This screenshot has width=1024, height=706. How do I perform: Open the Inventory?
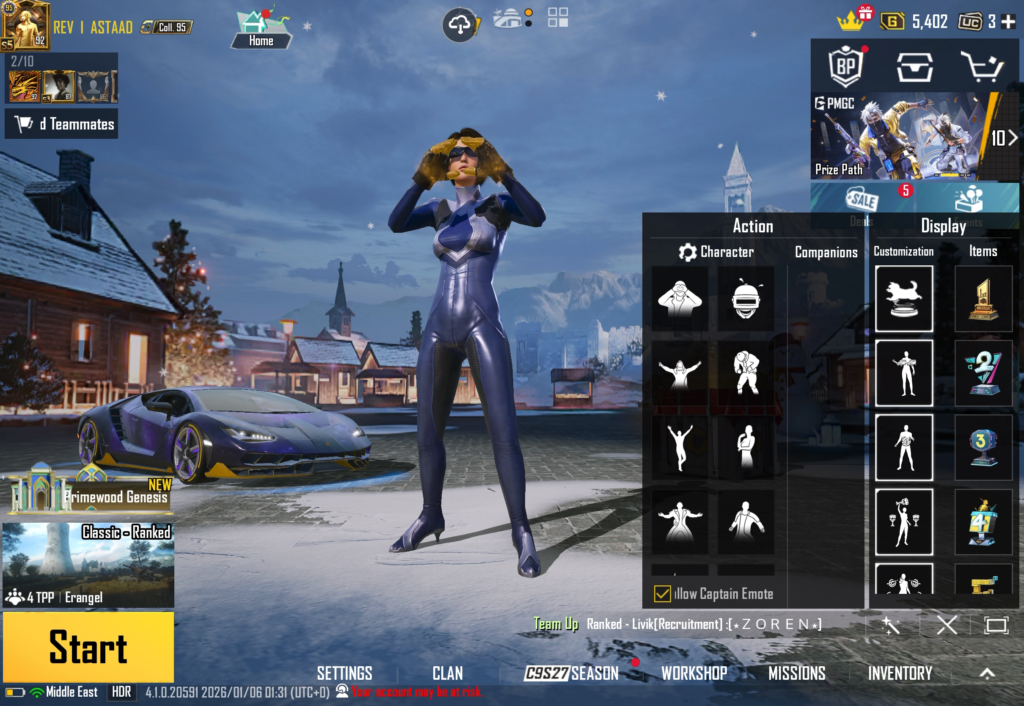click(x=899, y=673)
